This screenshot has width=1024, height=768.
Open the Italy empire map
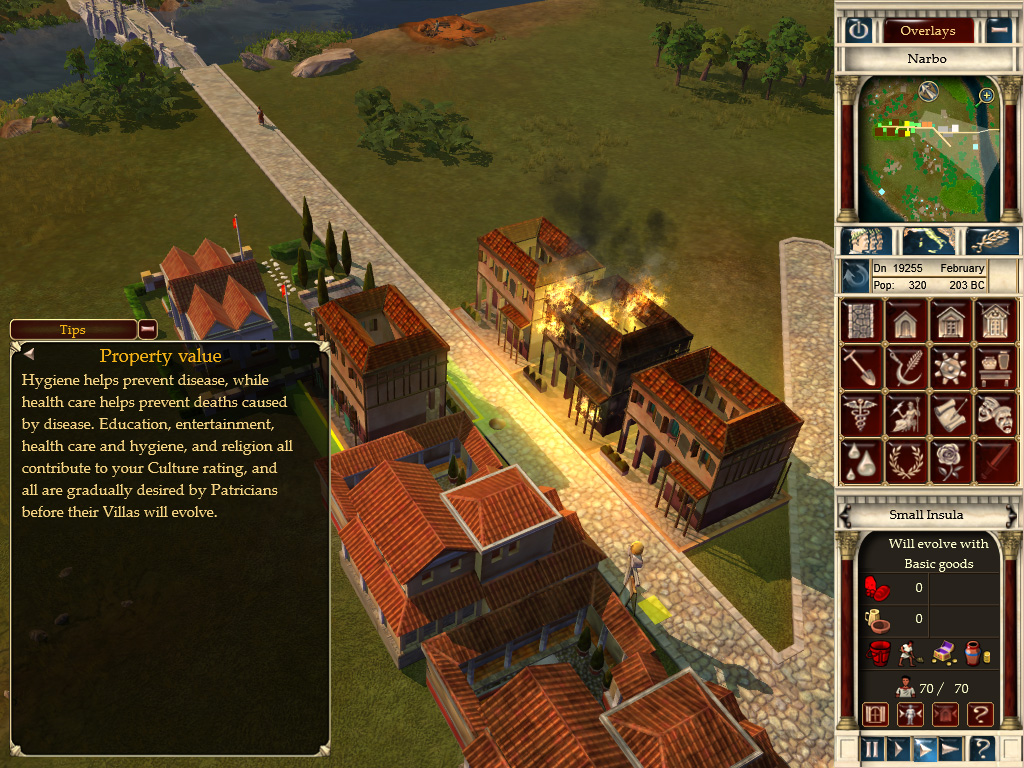pyautogui.click(x=928, y=241)
